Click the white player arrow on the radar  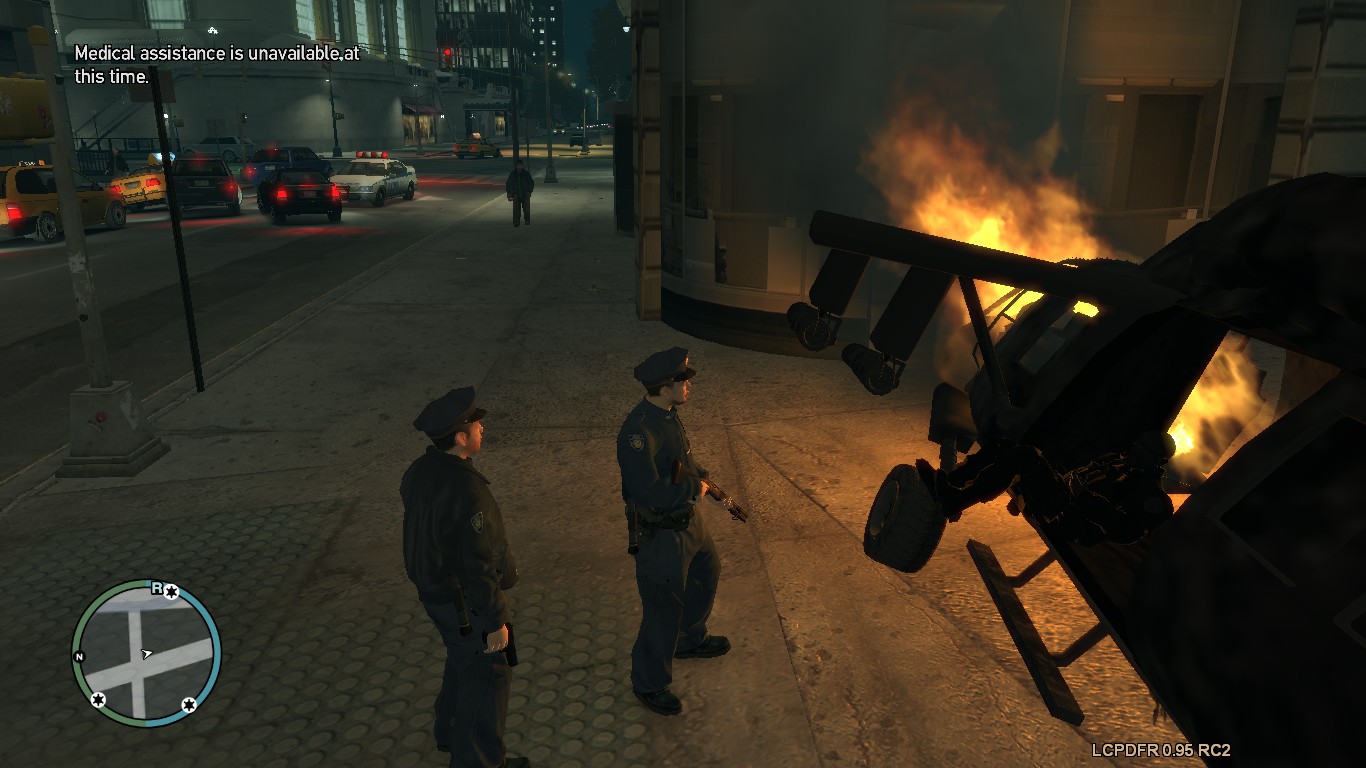[147, 654]
